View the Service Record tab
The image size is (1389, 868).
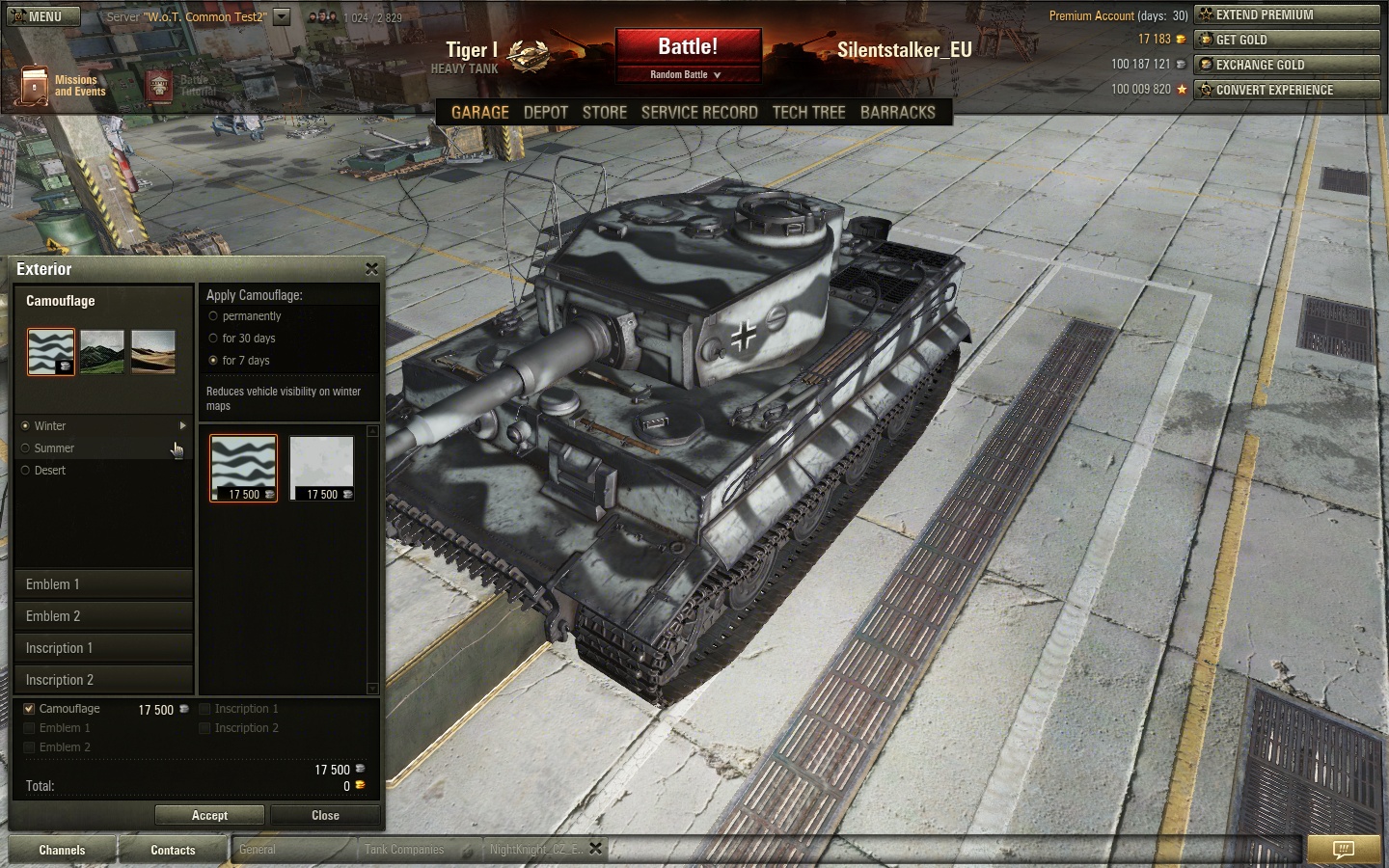[x=699, y=113]
